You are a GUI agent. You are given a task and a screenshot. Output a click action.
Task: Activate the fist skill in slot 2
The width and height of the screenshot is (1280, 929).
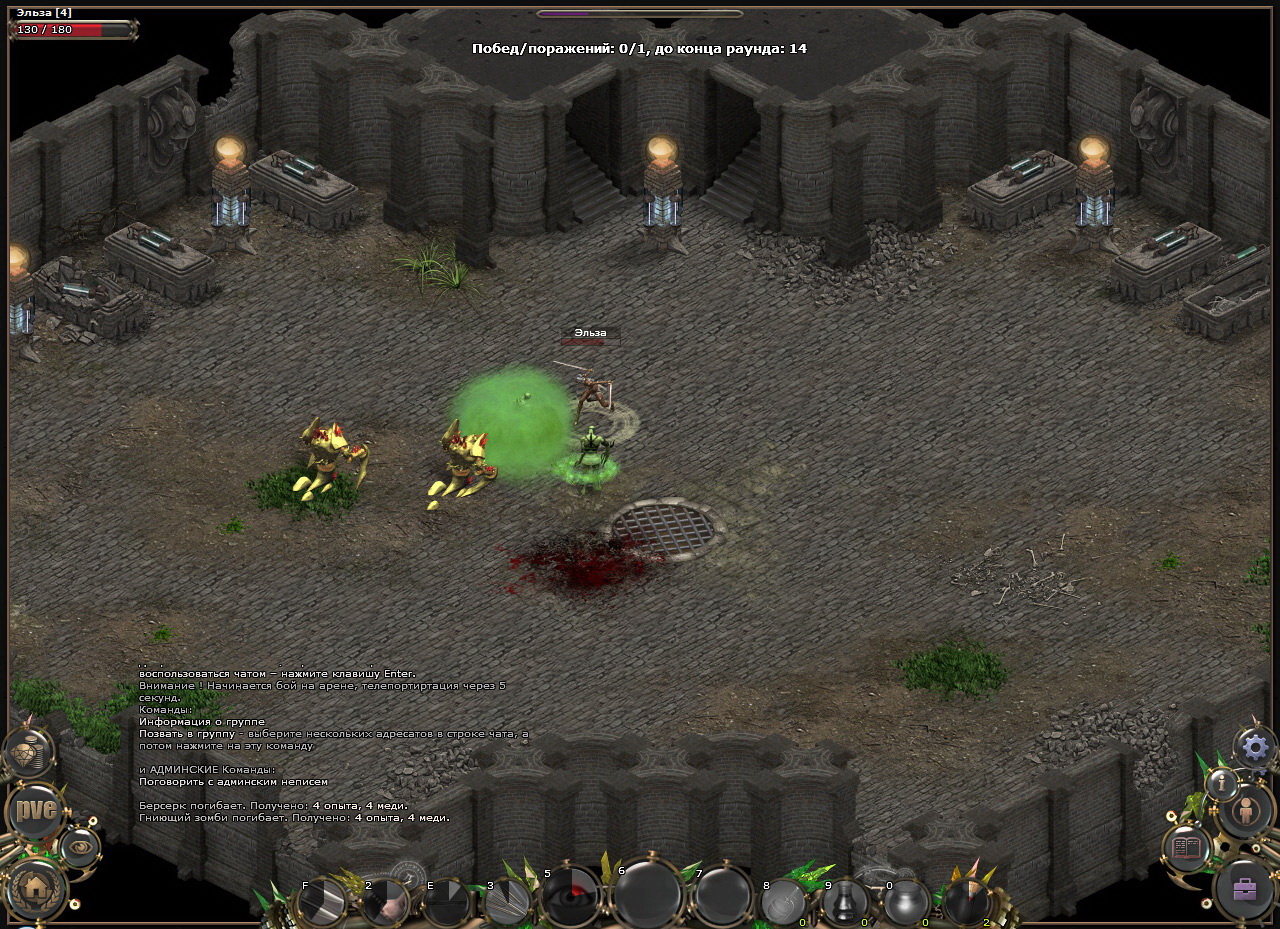[386, 901]
